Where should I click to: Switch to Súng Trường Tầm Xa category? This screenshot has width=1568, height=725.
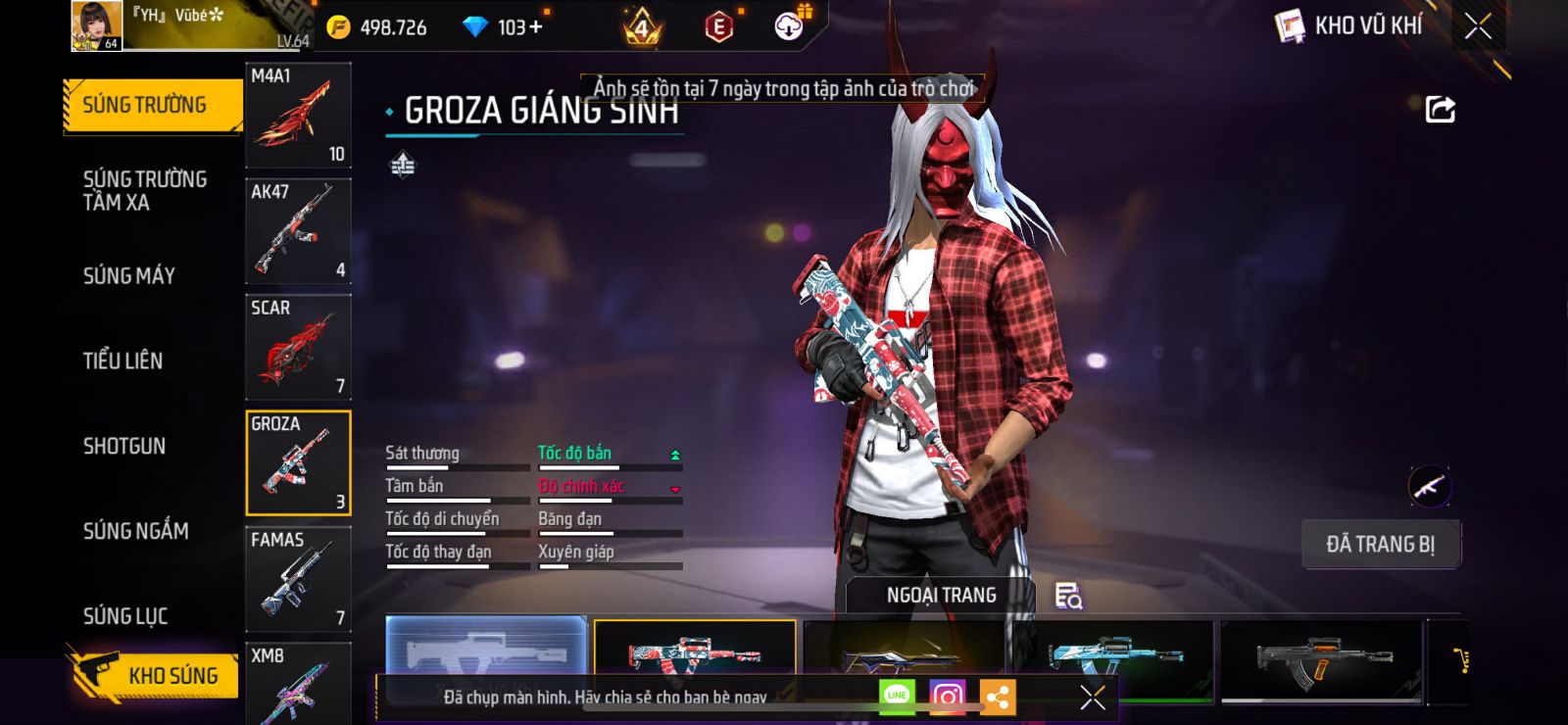145,190
